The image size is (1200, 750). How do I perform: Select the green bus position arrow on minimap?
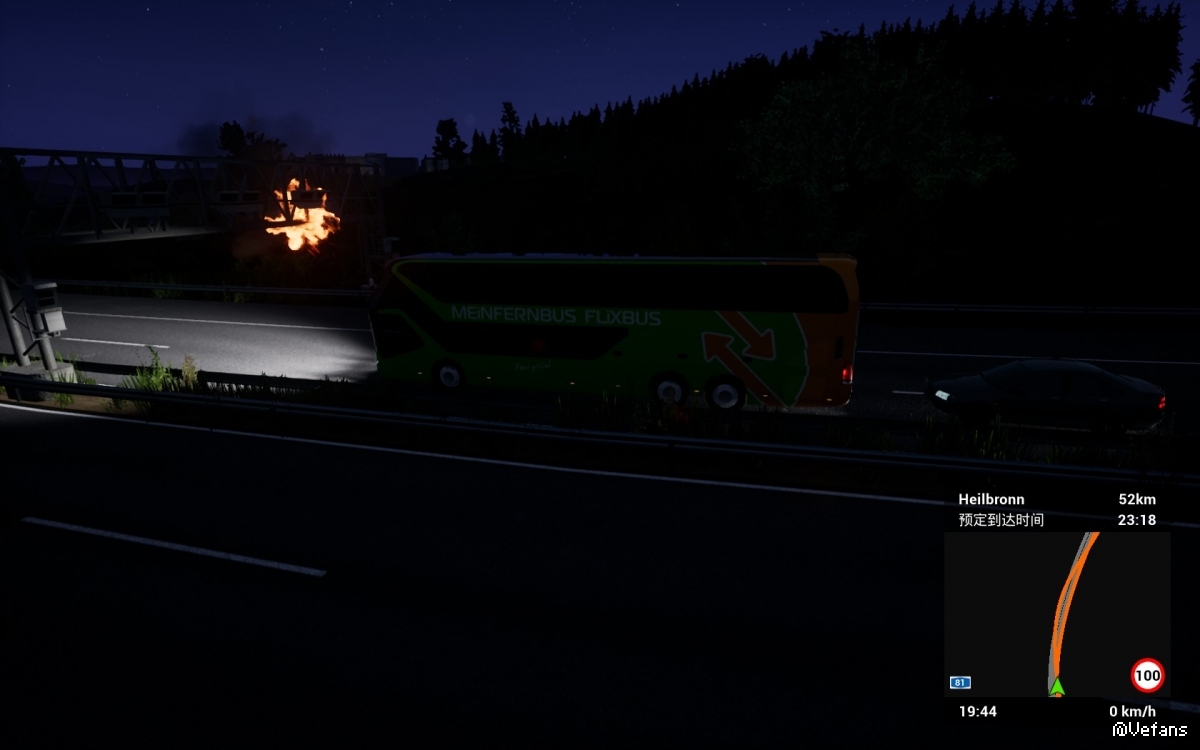pos(1057,686)
